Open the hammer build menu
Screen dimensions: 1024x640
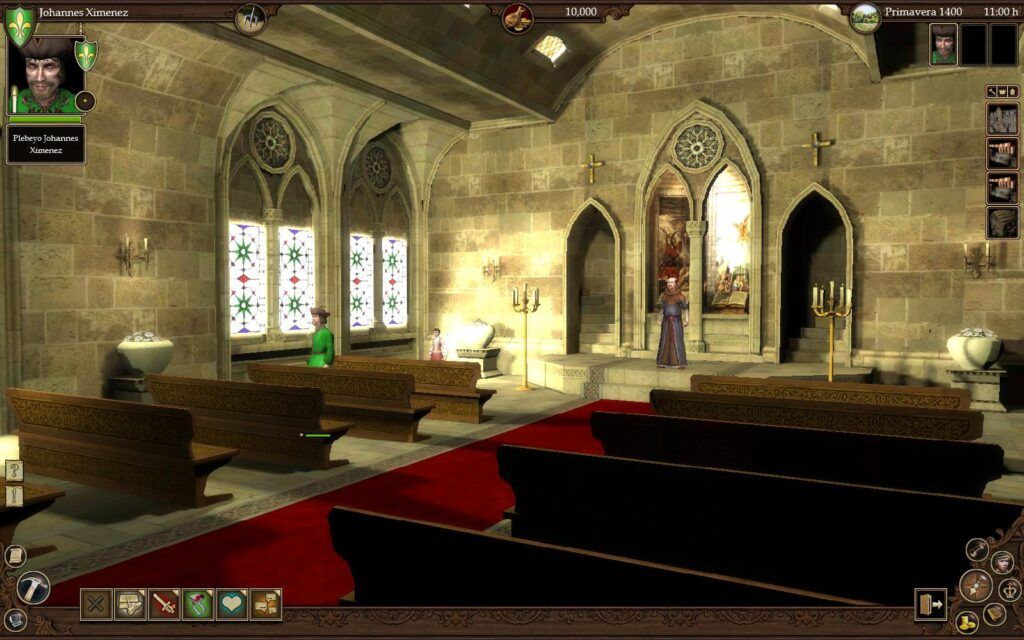point(33,587)
